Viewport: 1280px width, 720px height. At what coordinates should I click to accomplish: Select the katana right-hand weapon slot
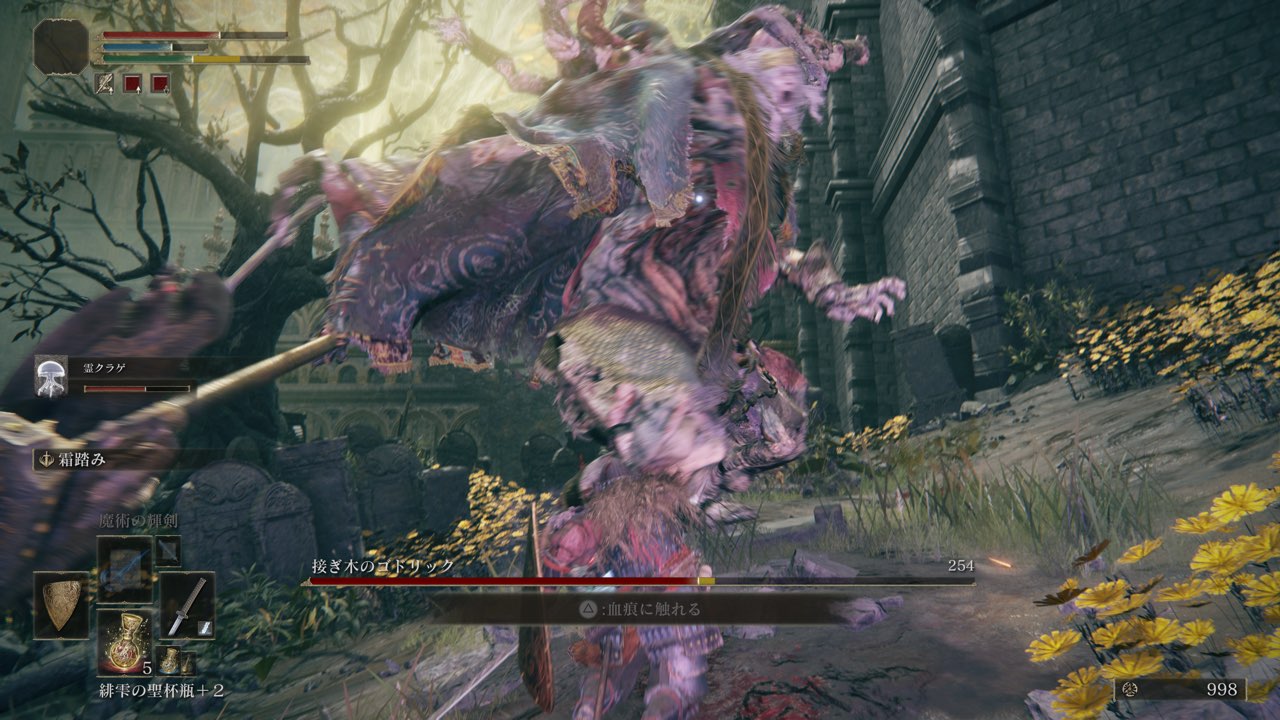point(186,605)
